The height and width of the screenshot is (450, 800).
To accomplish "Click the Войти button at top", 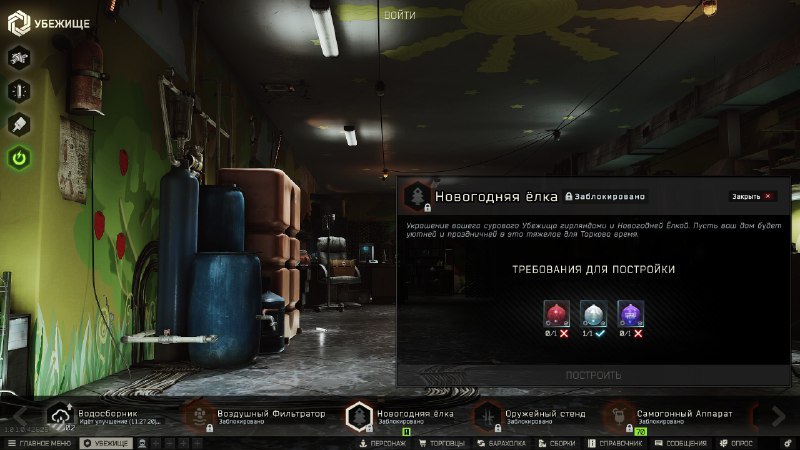I will pos(399,15).
